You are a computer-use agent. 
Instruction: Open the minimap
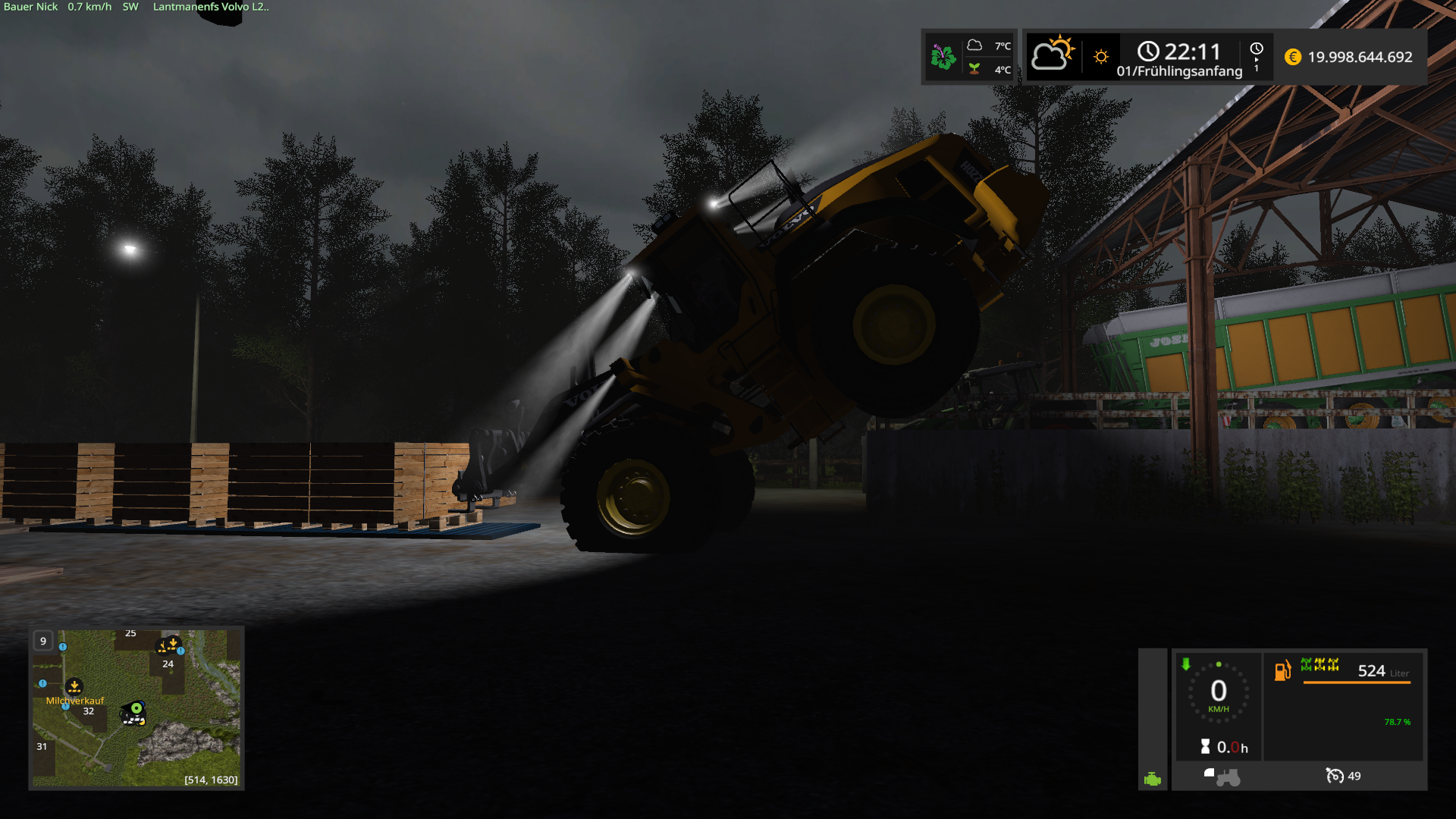(x=136, y=708)
